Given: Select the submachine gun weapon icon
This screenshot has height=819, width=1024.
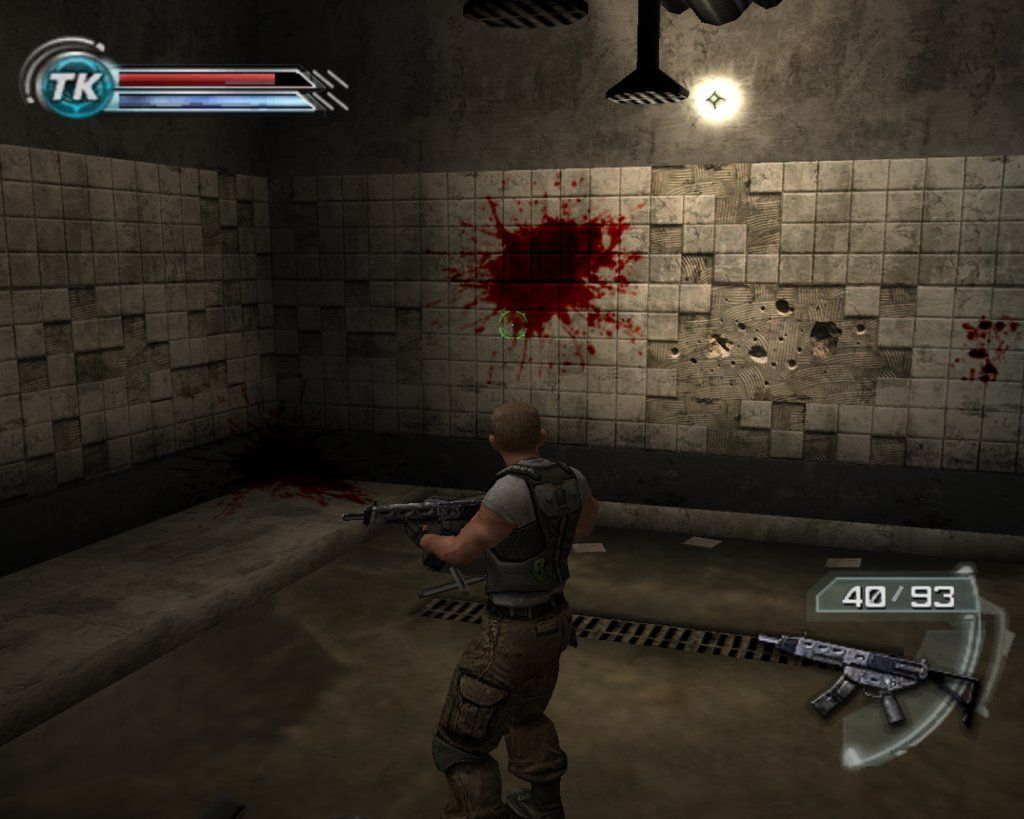Looking at the screenshot, I should [x=866, y=675].
